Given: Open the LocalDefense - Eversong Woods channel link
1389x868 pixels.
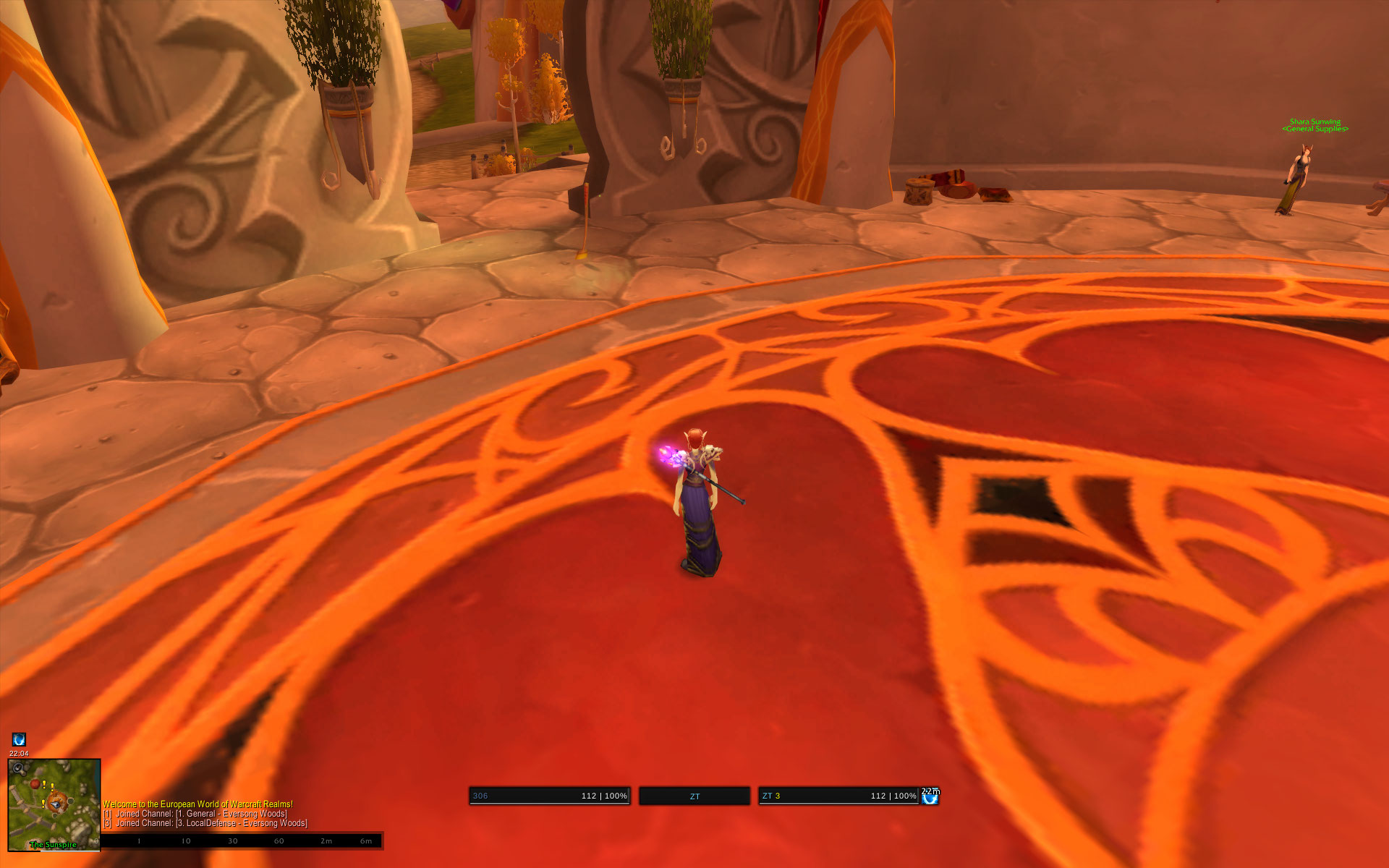Looking at the screenshot, I should point(242,823).
